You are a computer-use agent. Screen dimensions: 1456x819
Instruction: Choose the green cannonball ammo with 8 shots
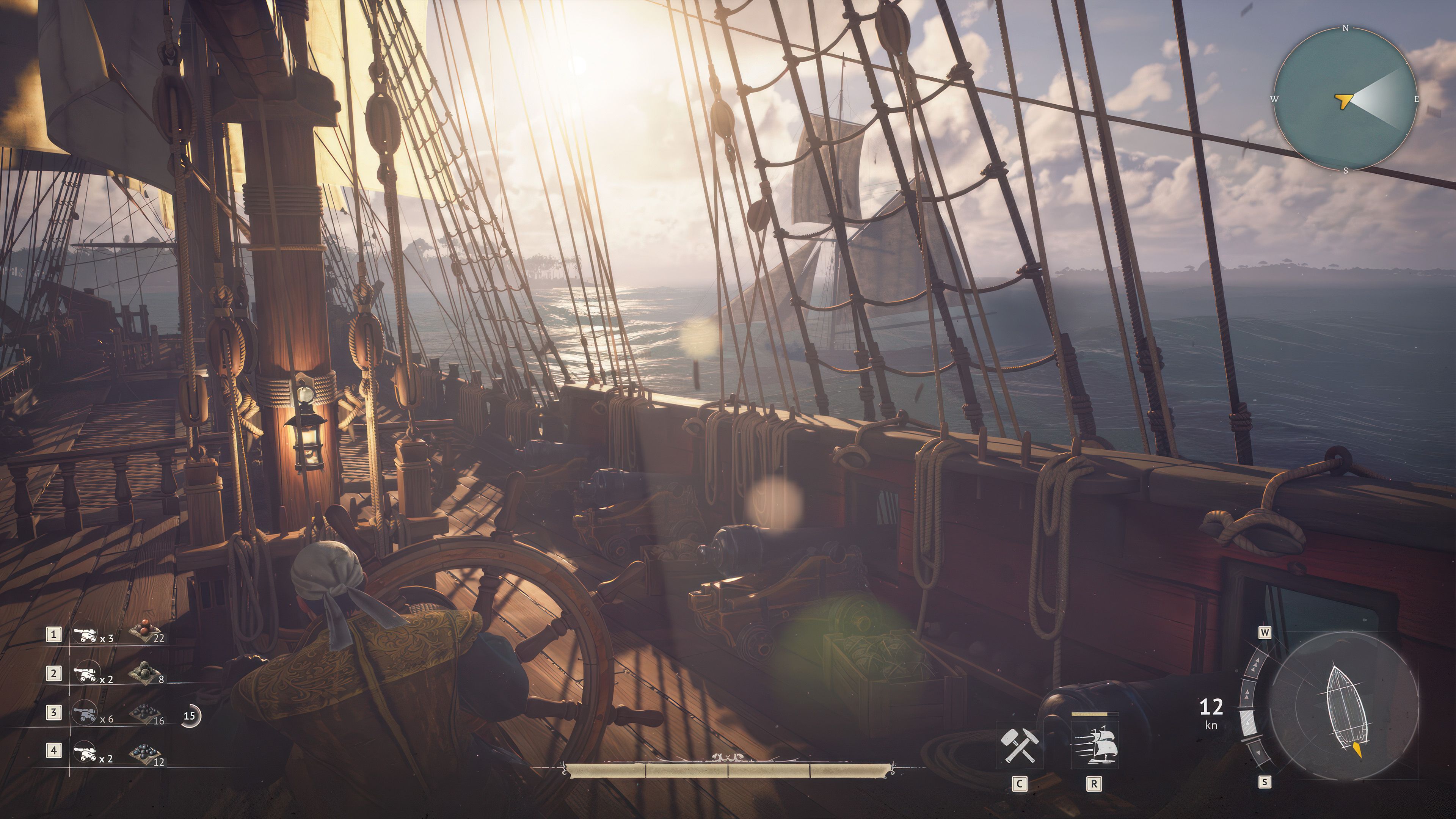pyautogui.click(x=144, y=673)
